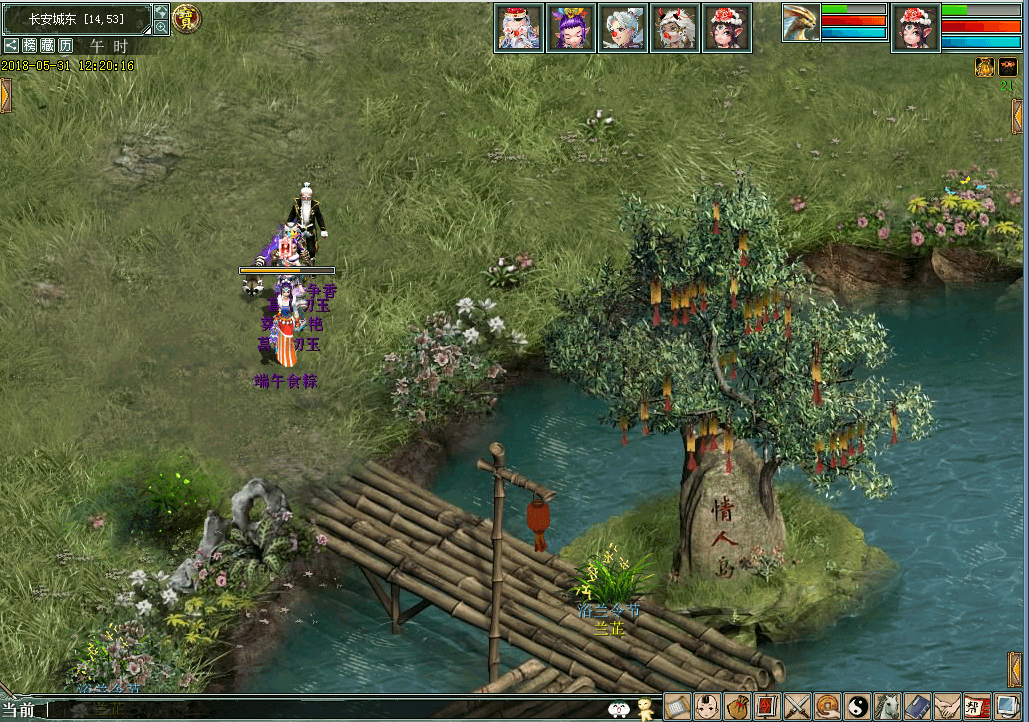Click the share icon under the map name
The width and height of the screenshot is (1029, 722).
click(11, 45)
